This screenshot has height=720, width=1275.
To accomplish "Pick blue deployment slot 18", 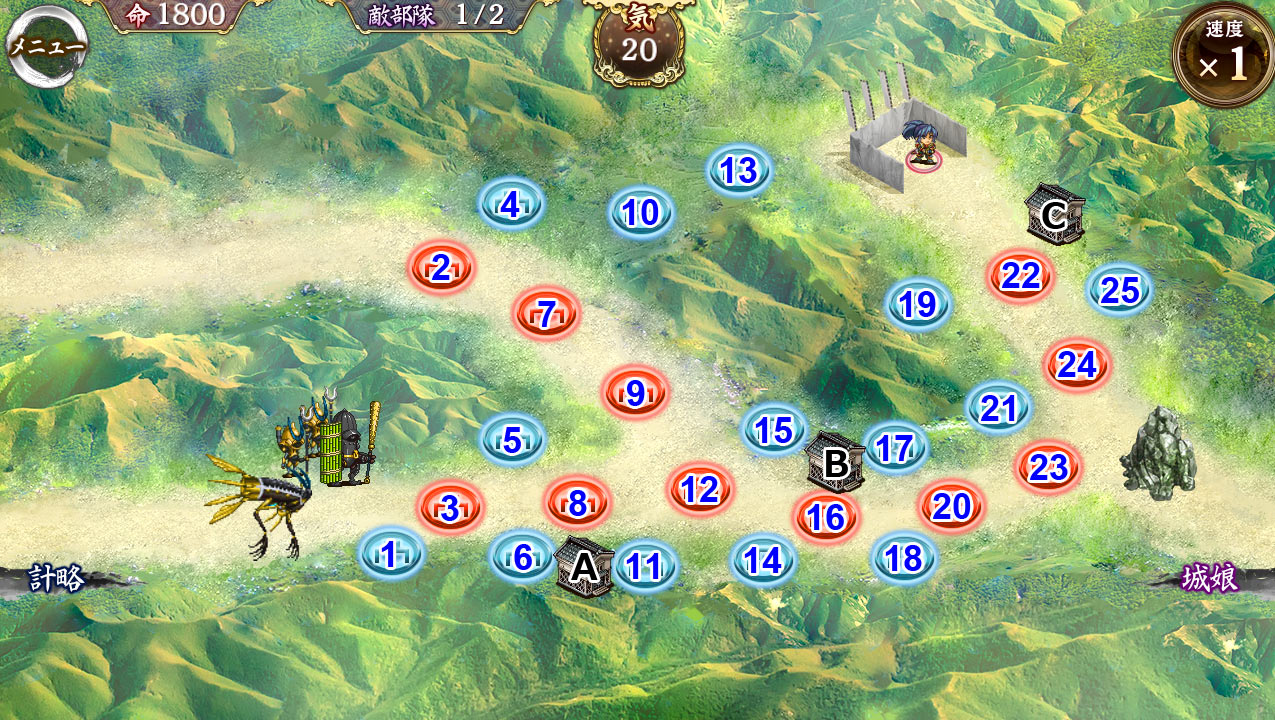I will (904, 559).
